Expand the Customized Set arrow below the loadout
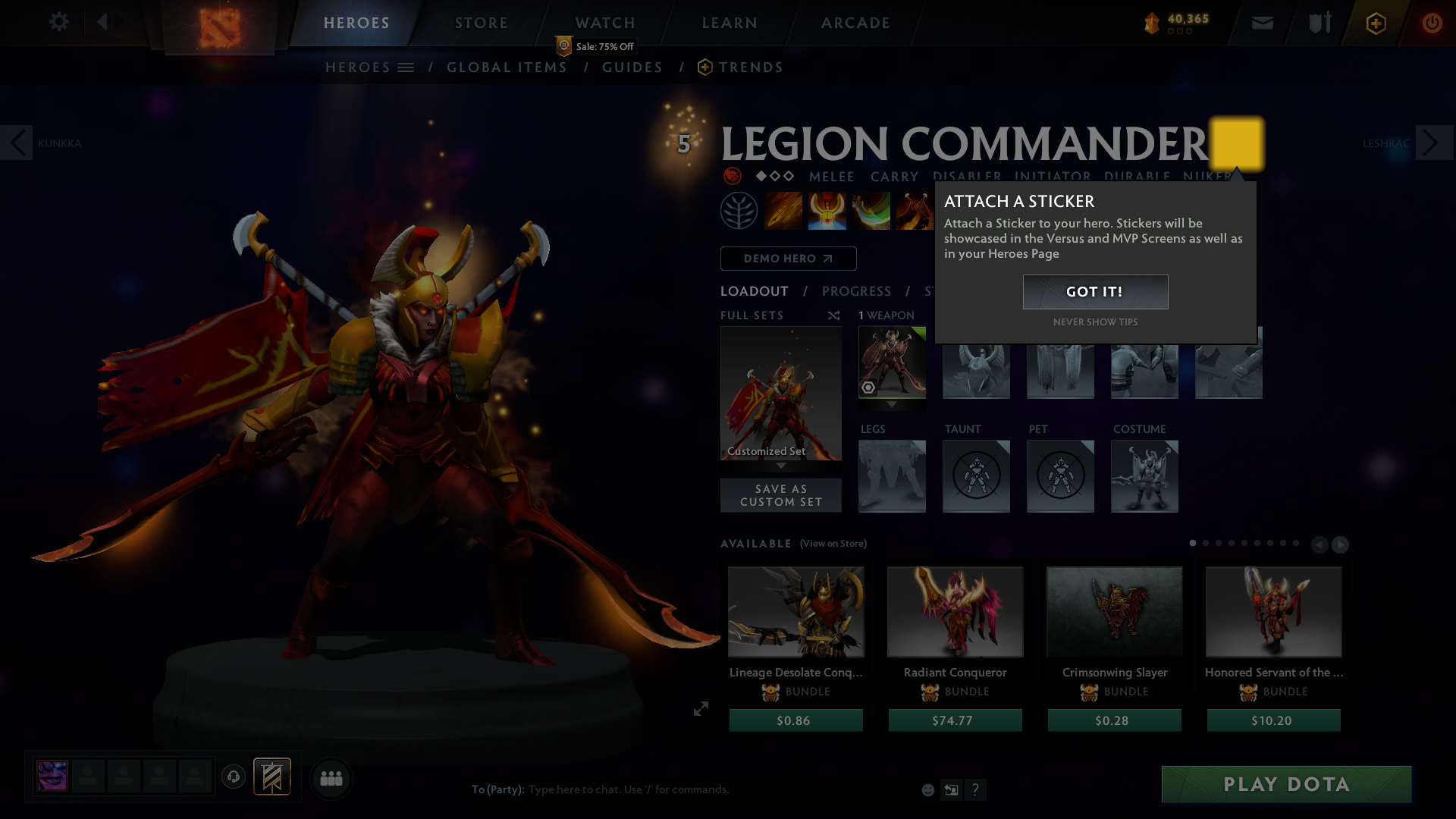Viewport: 1456px width, 819px height. 781,467
